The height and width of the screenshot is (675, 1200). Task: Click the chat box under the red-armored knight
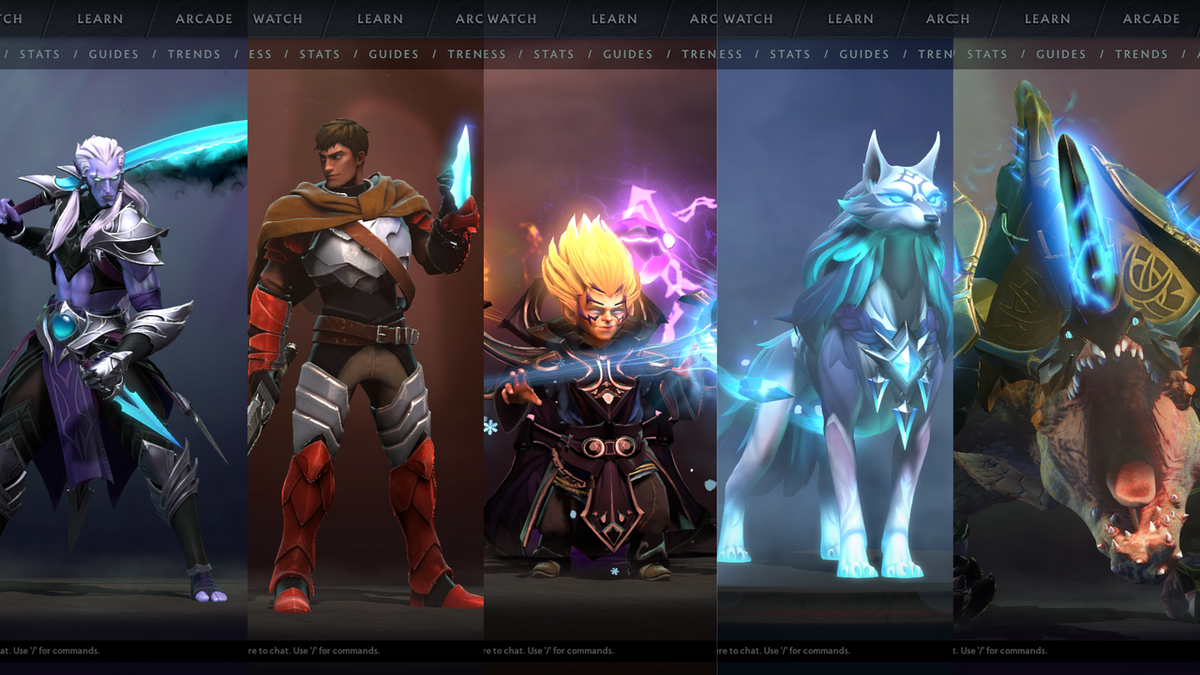(365, 651)
